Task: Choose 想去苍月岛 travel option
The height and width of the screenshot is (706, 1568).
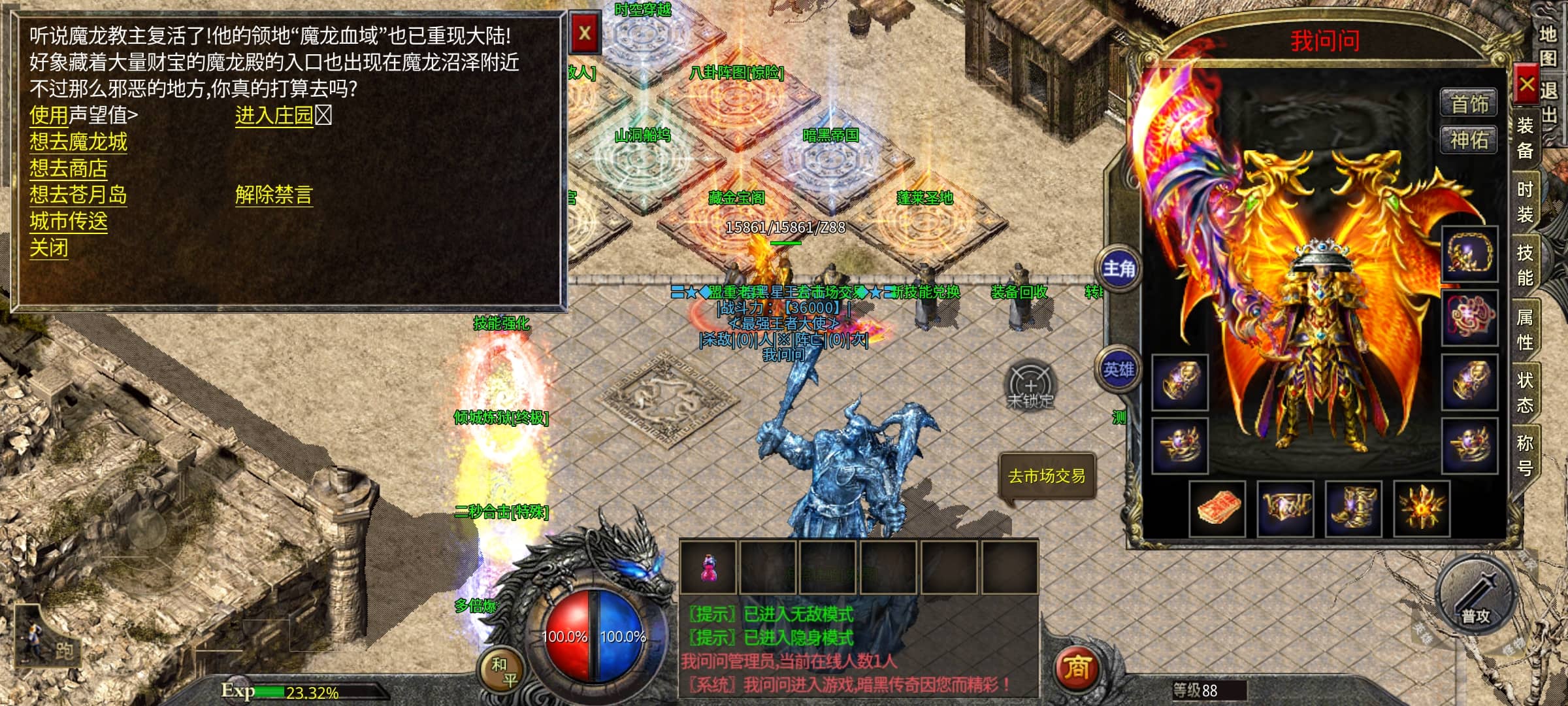Action: coord(78,195)
